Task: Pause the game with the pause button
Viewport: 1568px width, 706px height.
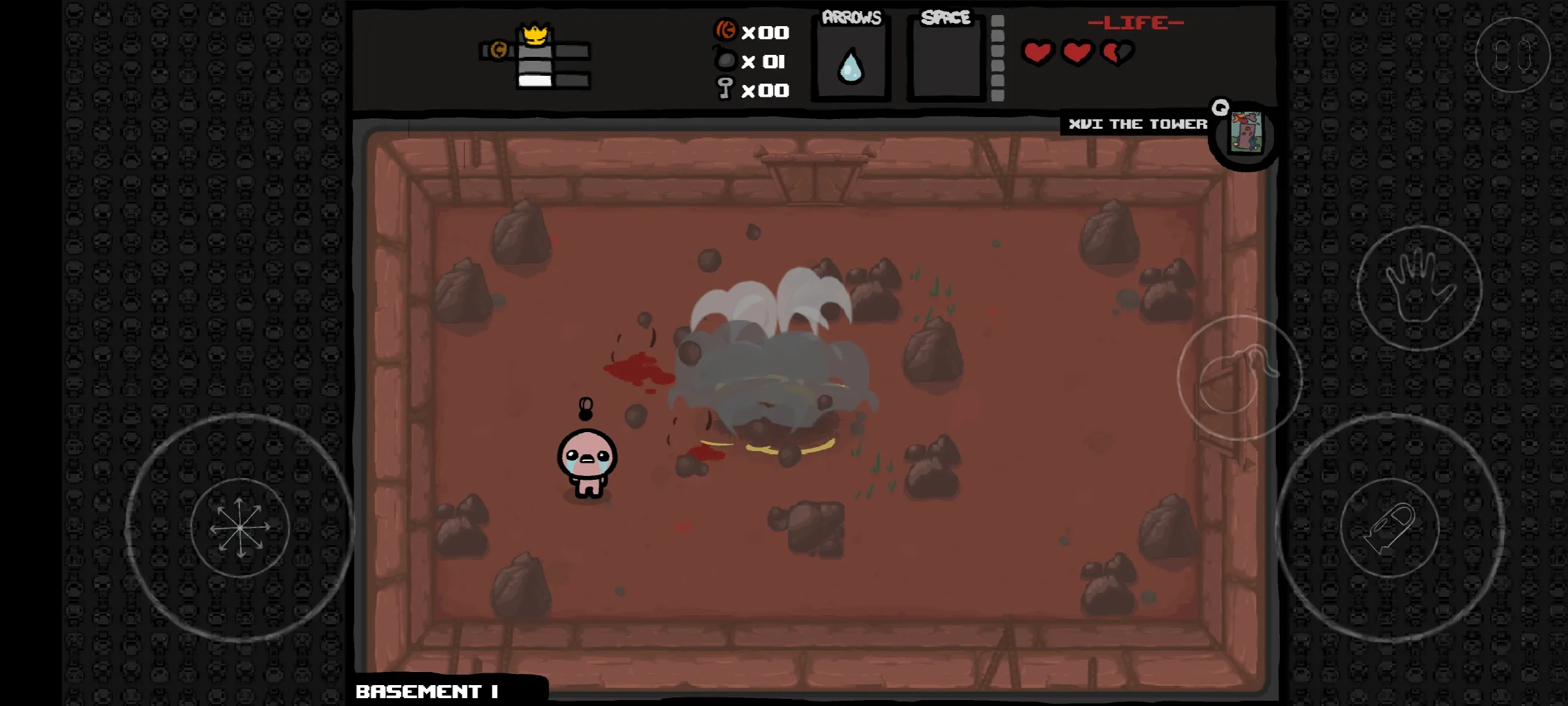Action: point(1512,55)
